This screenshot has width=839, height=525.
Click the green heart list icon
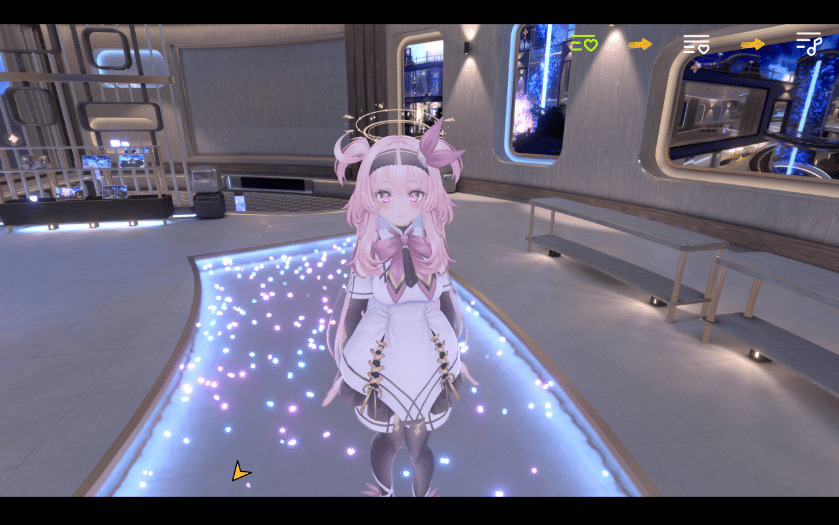tap(584, 43)
